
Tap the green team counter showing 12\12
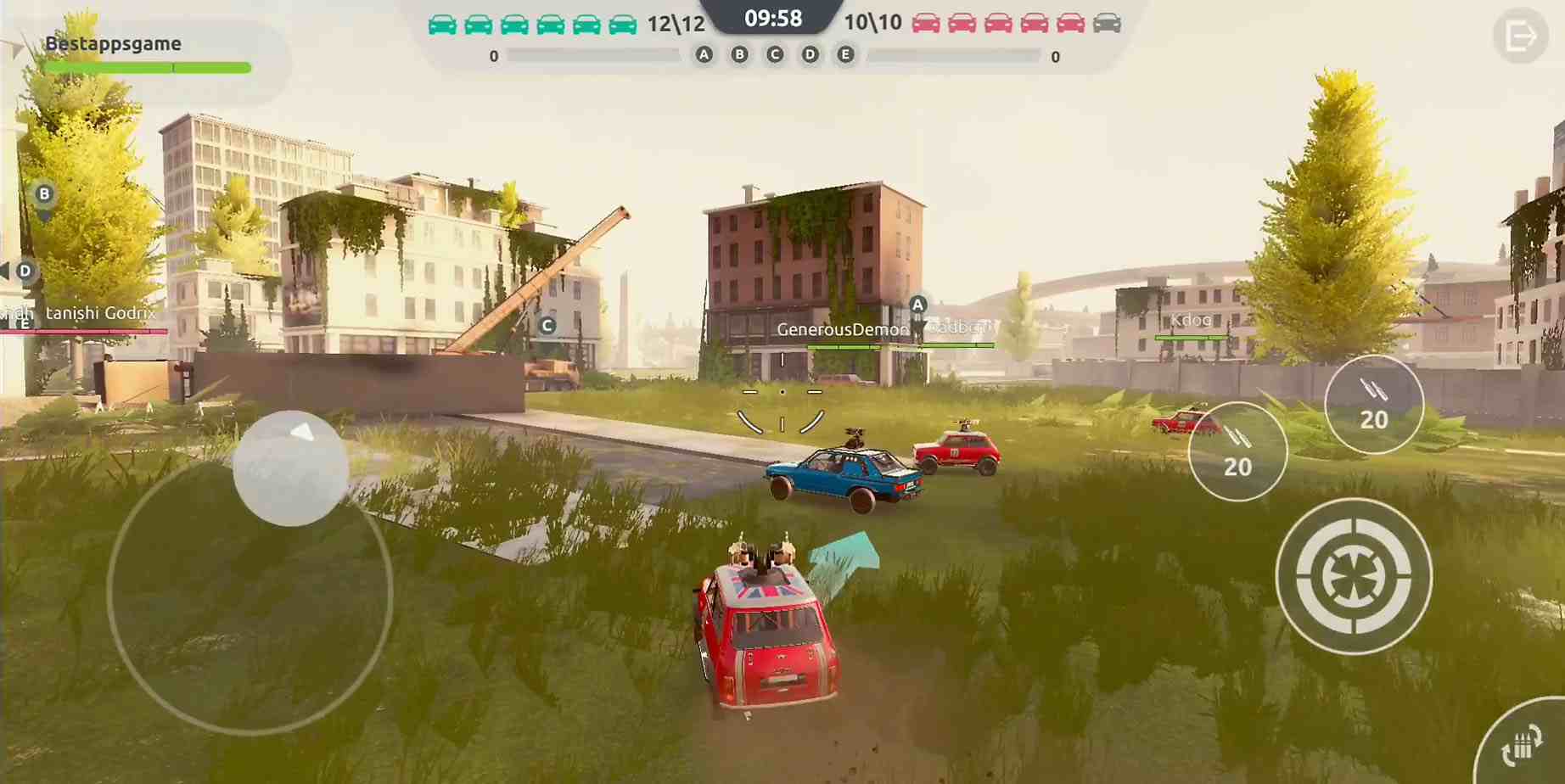[675, 24]
